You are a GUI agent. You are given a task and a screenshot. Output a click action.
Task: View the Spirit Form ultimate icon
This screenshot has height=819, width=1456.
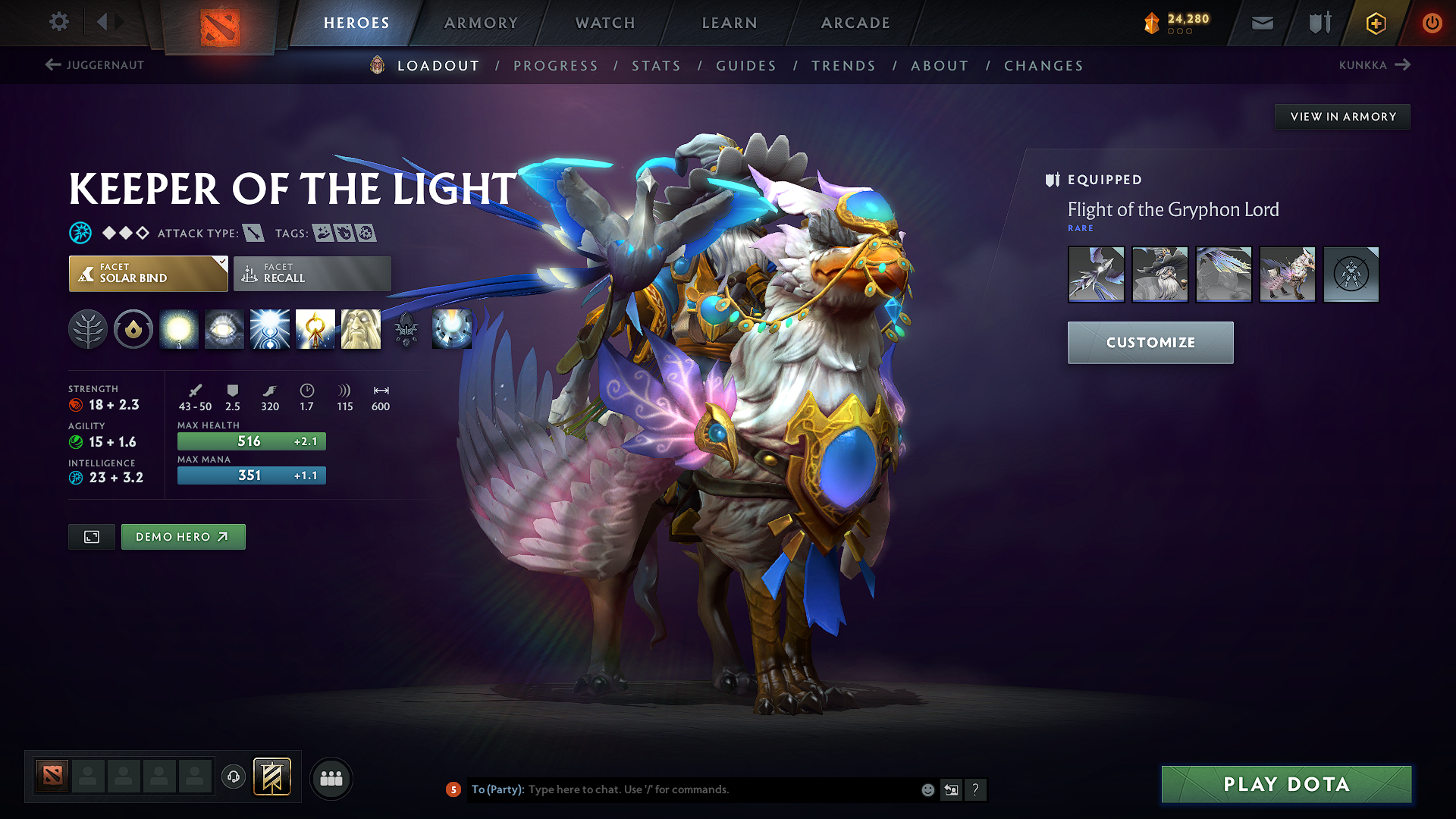coord(361,329)
